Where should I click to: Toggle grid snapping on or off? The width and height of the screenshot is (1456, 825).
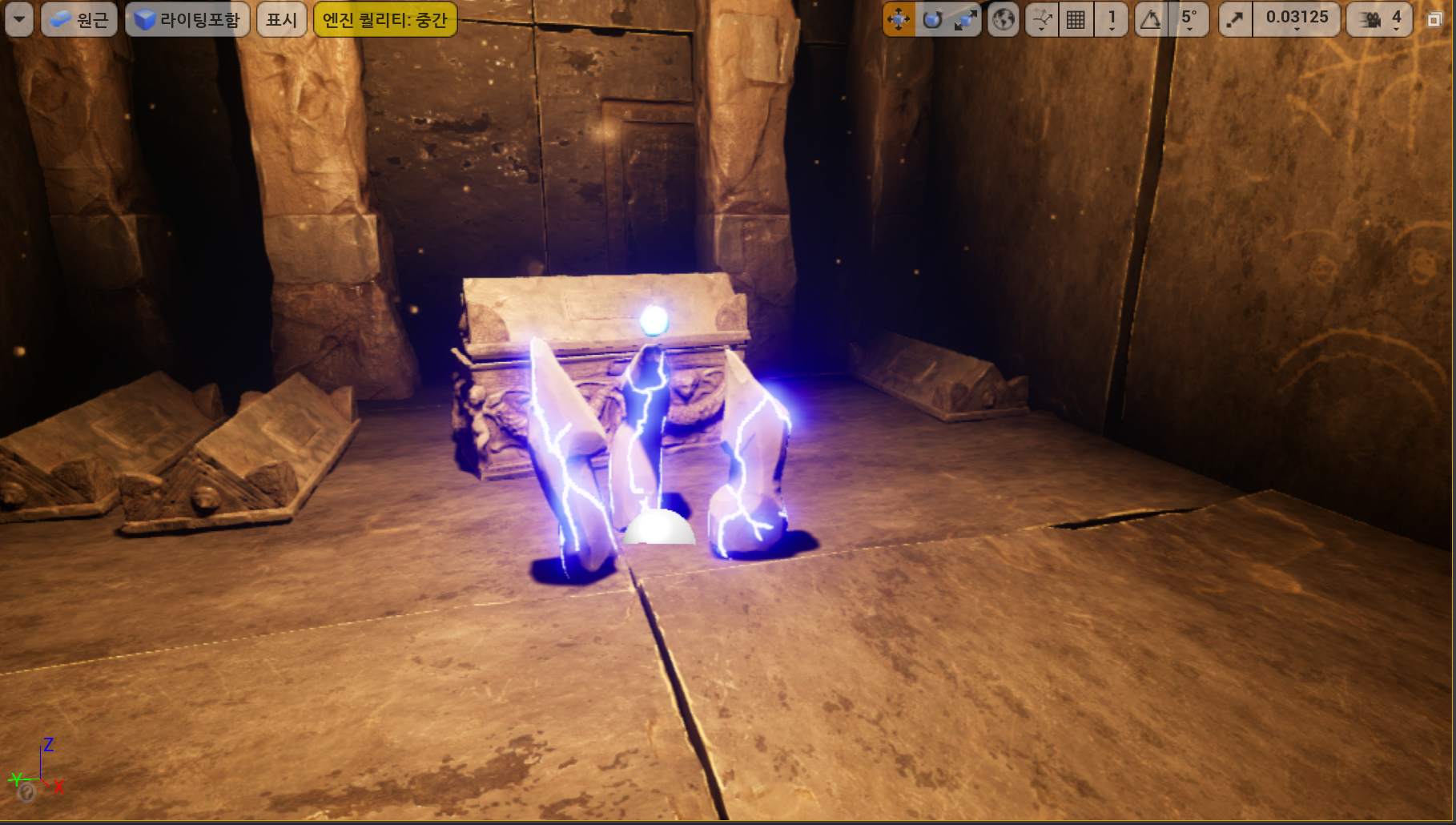pyautogui.click(x=1075, y=18)
